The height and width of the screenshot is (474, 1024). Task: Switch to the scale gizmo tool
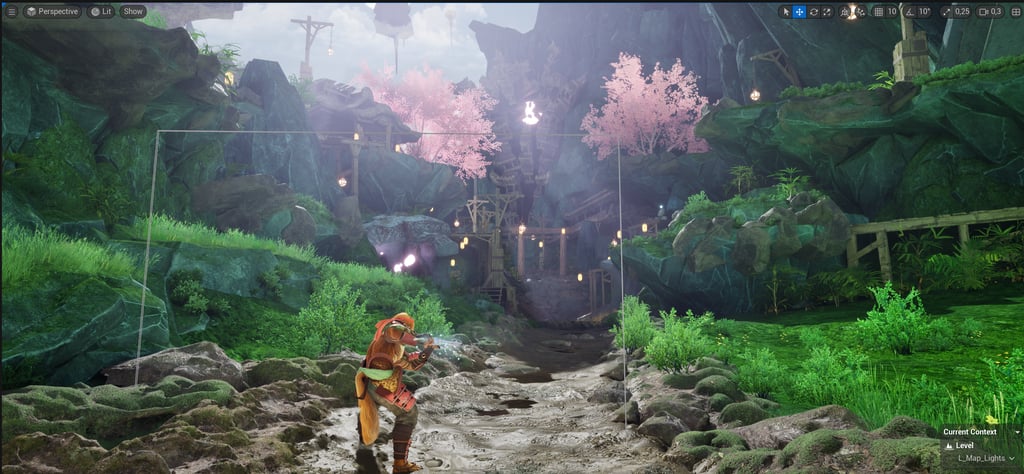pyautogui.click(x=827, y=12)
